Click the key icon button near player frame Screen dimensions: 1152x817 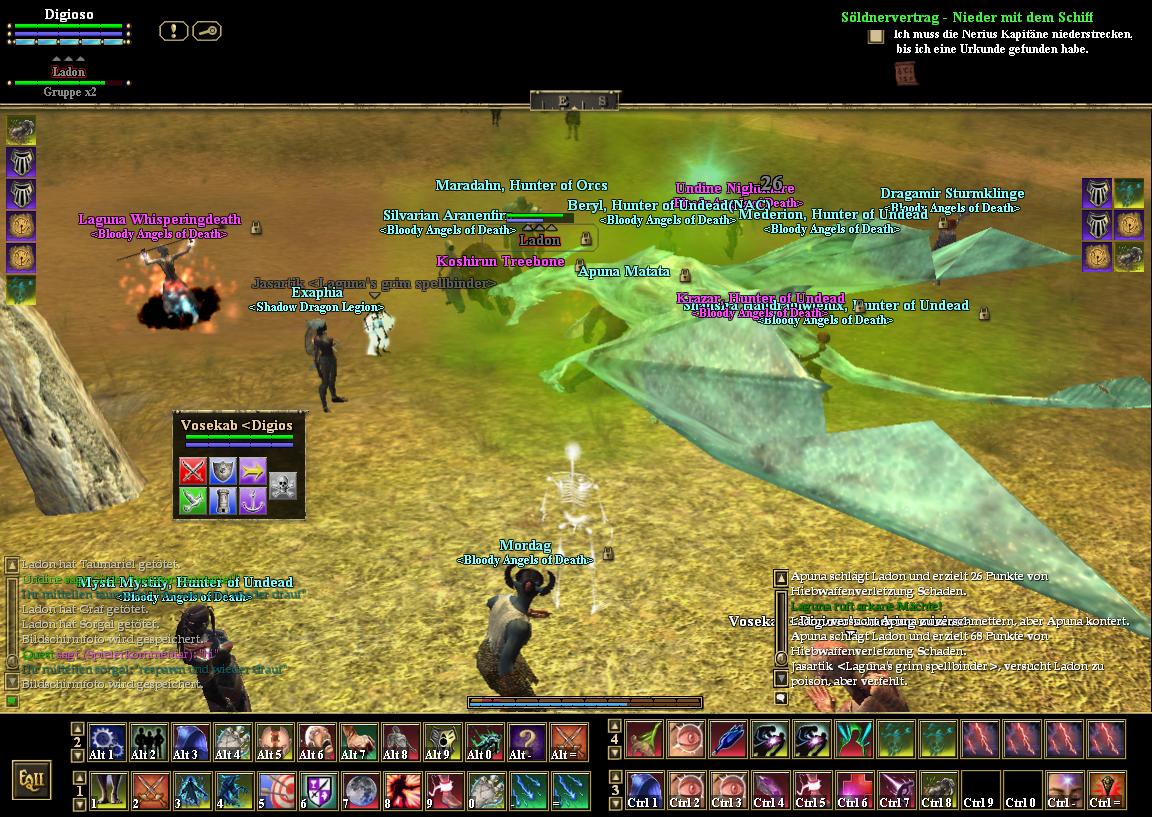(207, 31)
